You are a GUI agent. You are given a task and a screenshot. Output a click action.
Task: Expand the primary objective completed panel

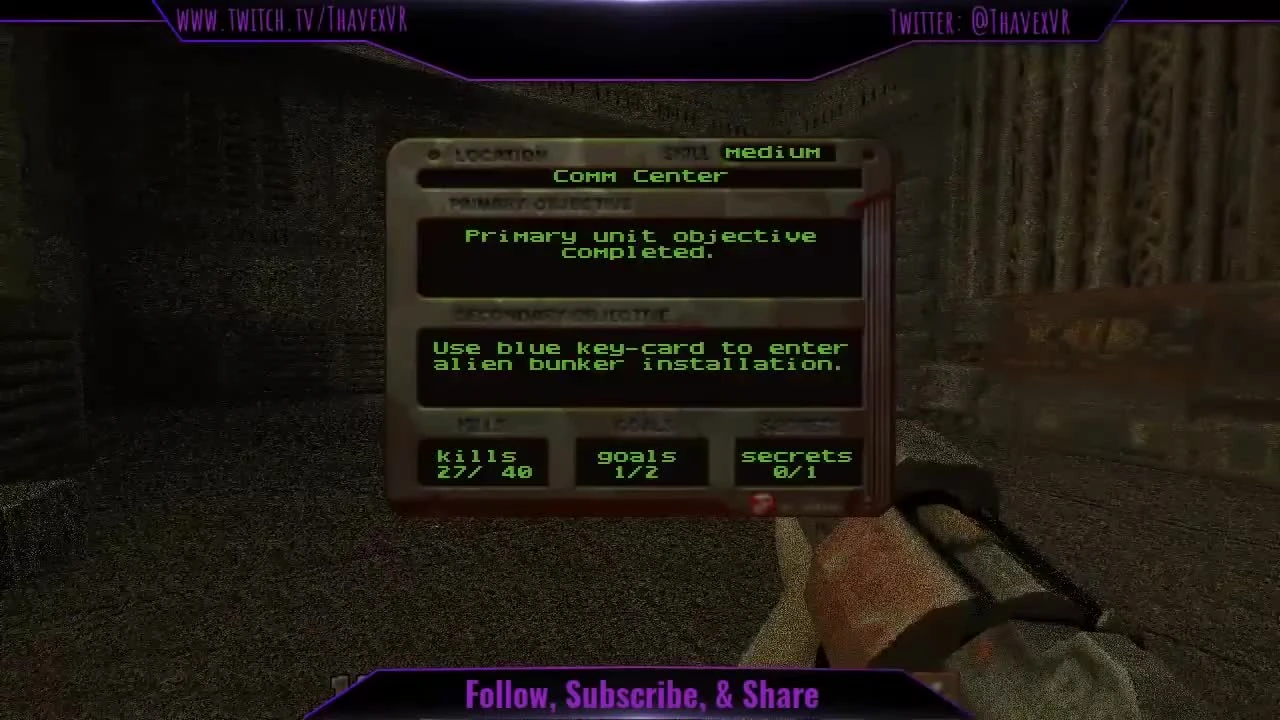640,256
